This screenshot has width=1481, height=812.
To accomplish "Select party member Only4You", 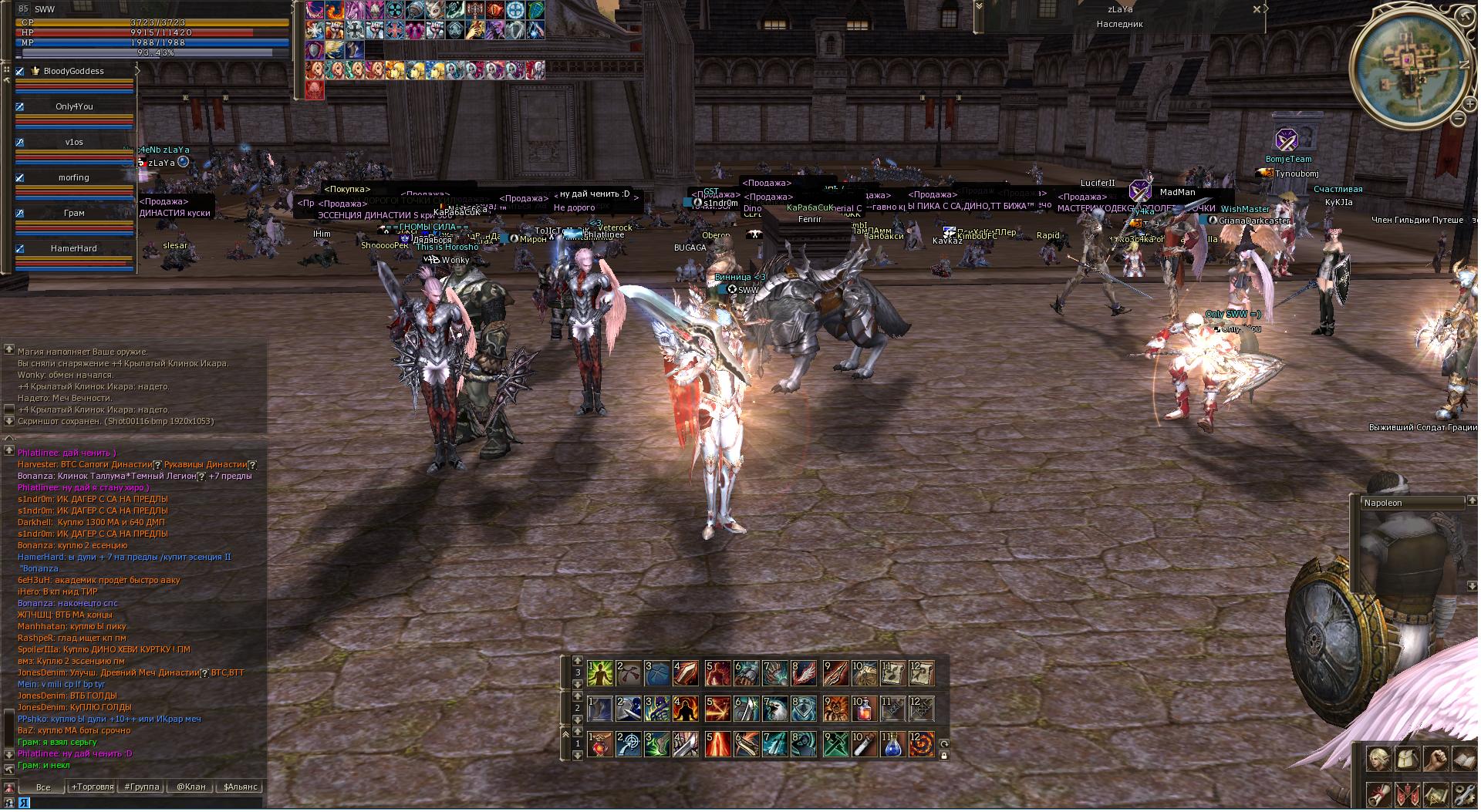I will click(x=74, y=106).
